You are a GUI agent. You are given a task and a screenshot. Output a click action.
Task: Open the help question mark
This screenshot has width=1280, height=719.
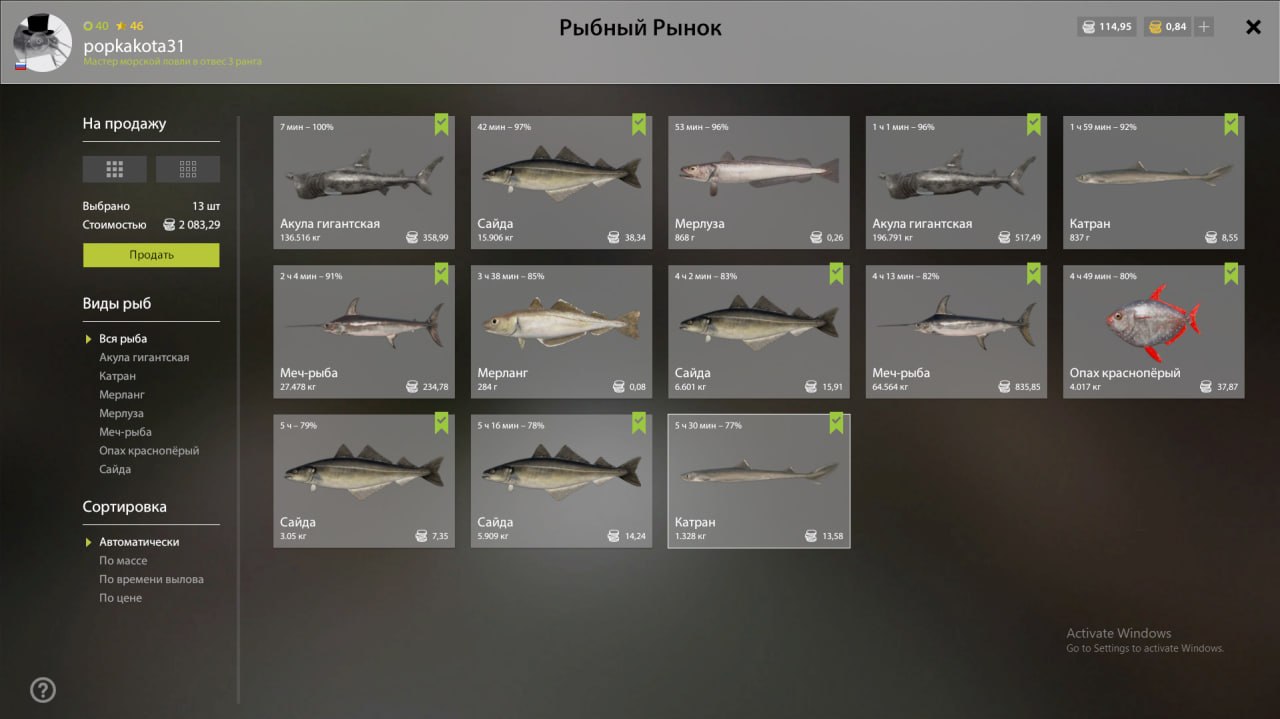pos(43,690)
